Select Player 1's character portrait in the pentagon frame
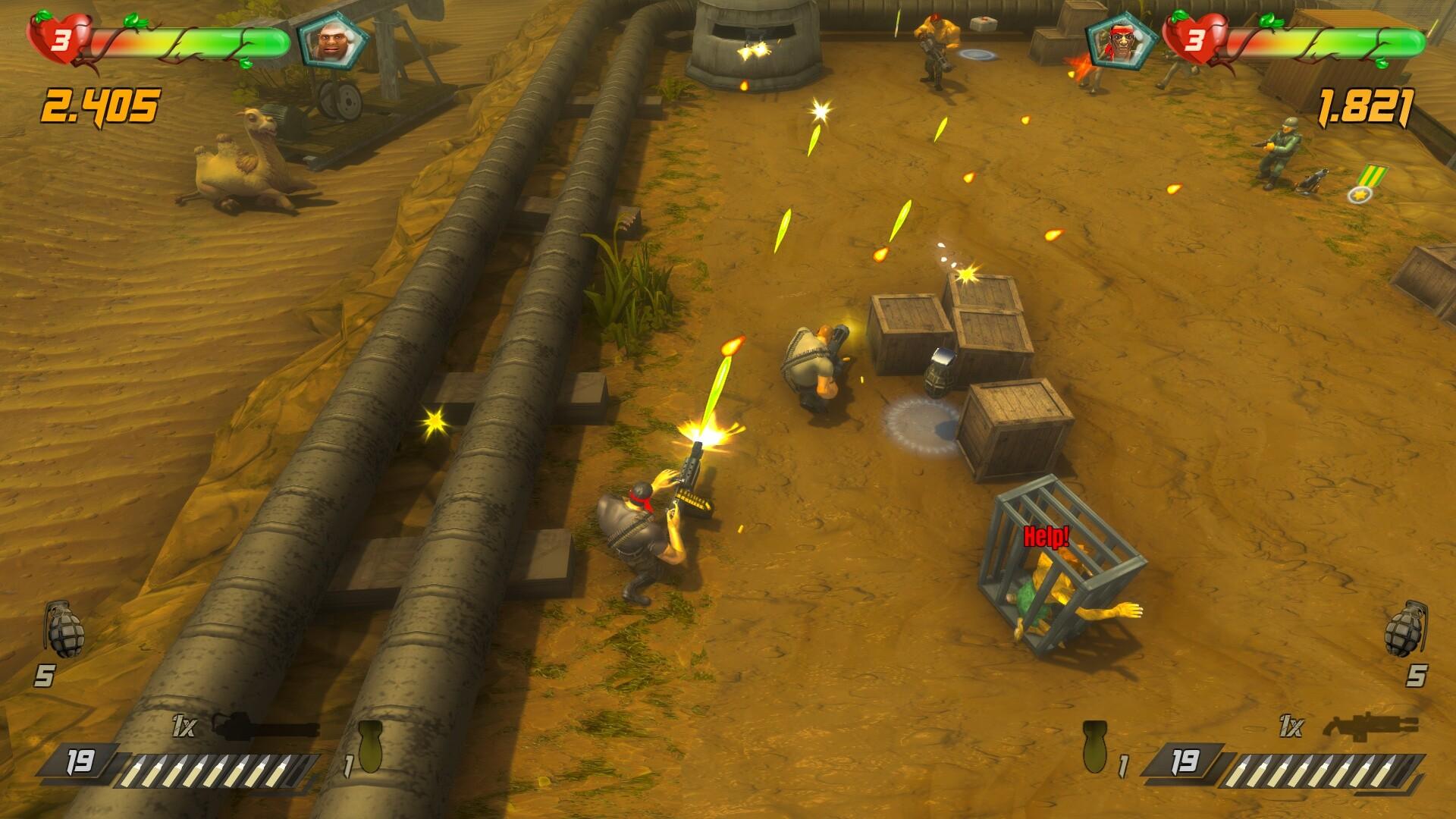The image size is (1456, 819). 334,42
